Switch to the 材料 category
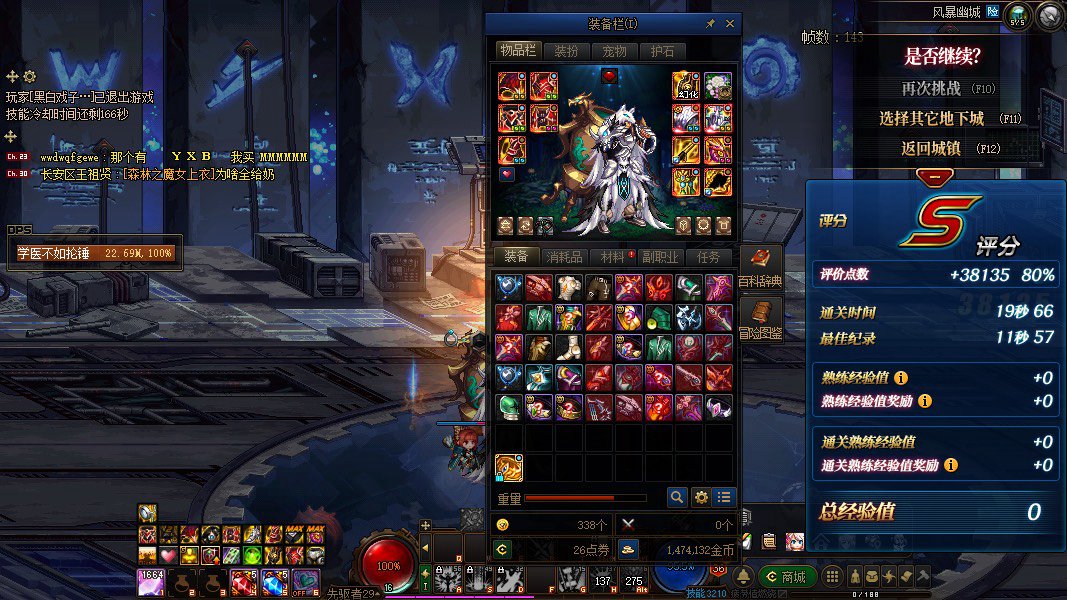Viewport: 1067px width, 600px height. (612, 257)
